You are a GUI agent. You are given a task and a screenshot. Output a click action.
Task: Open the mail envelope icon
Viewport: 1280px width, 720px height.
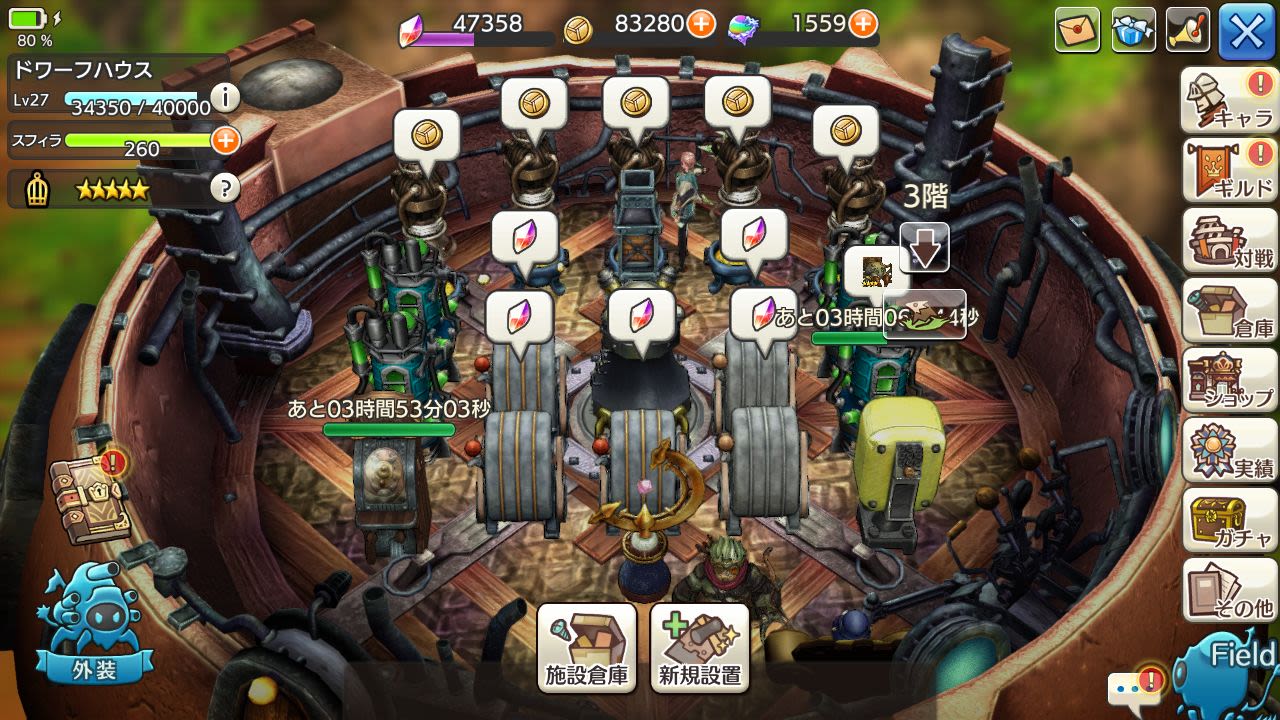coord(1077,30)
